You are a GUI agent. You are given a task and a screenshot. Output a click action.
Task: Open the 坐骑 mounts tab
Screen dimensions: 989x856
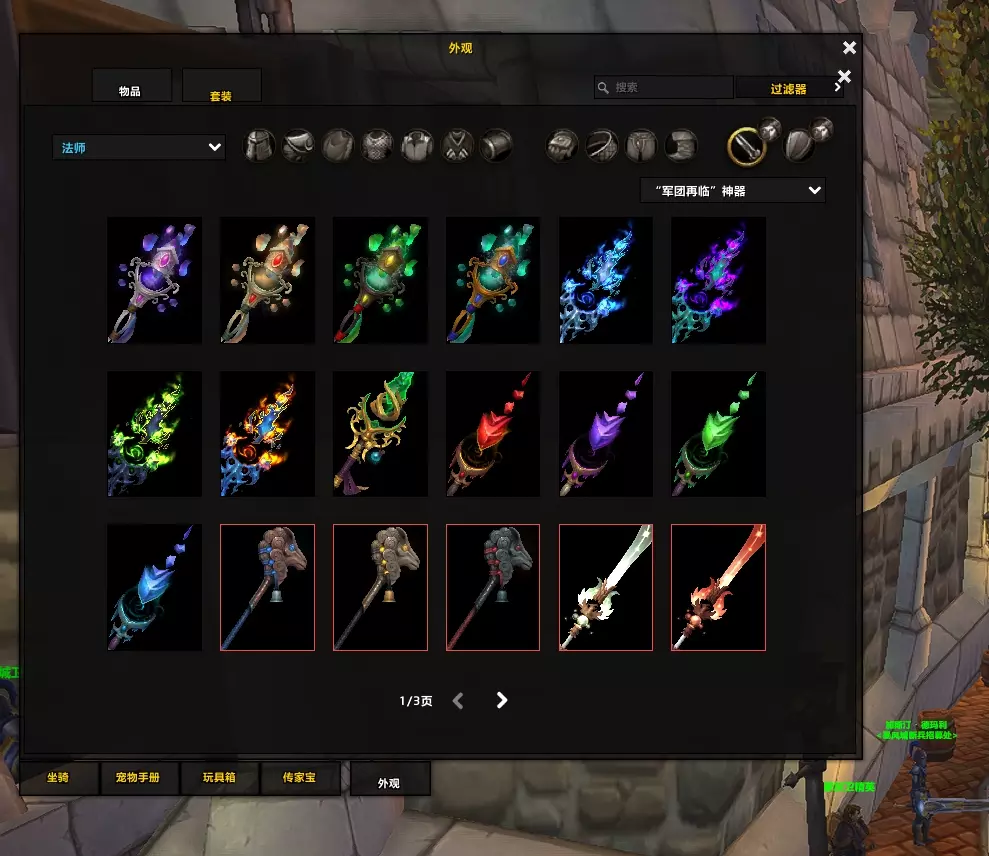pos(59,778)
